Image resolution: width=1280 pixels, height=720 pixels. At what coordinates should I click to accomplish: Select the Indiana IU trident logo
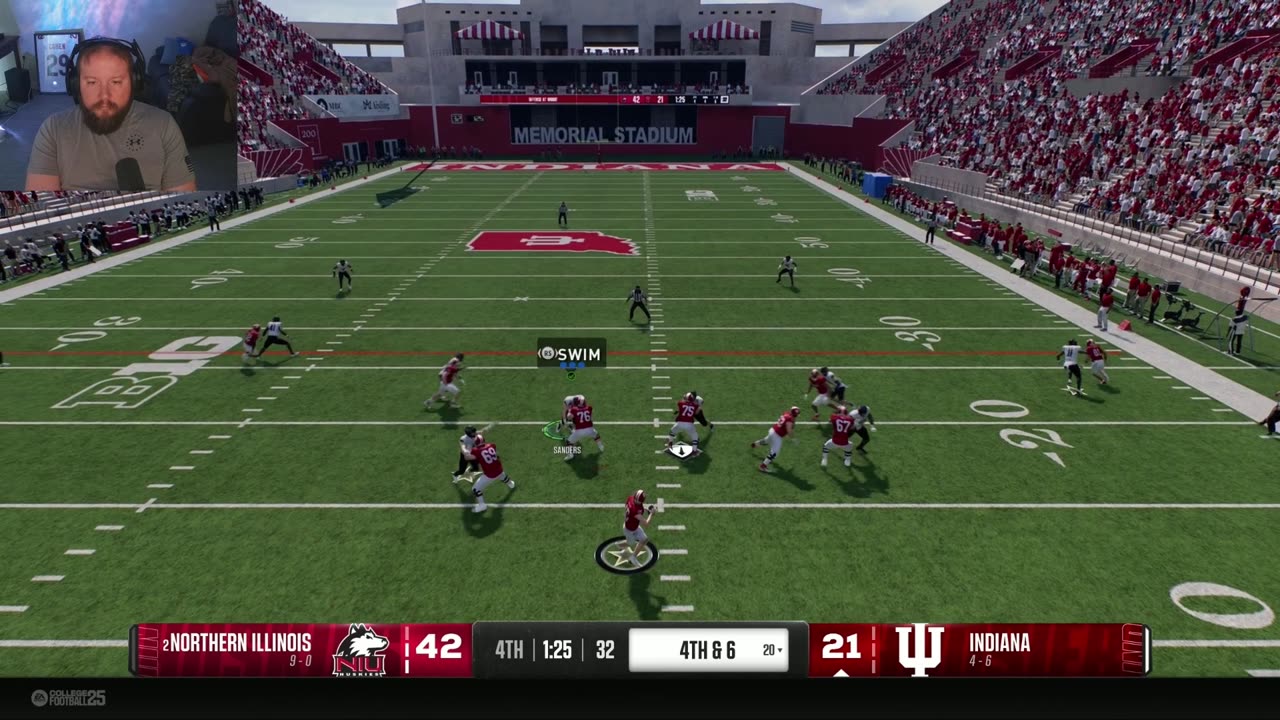tap(919, 650)
